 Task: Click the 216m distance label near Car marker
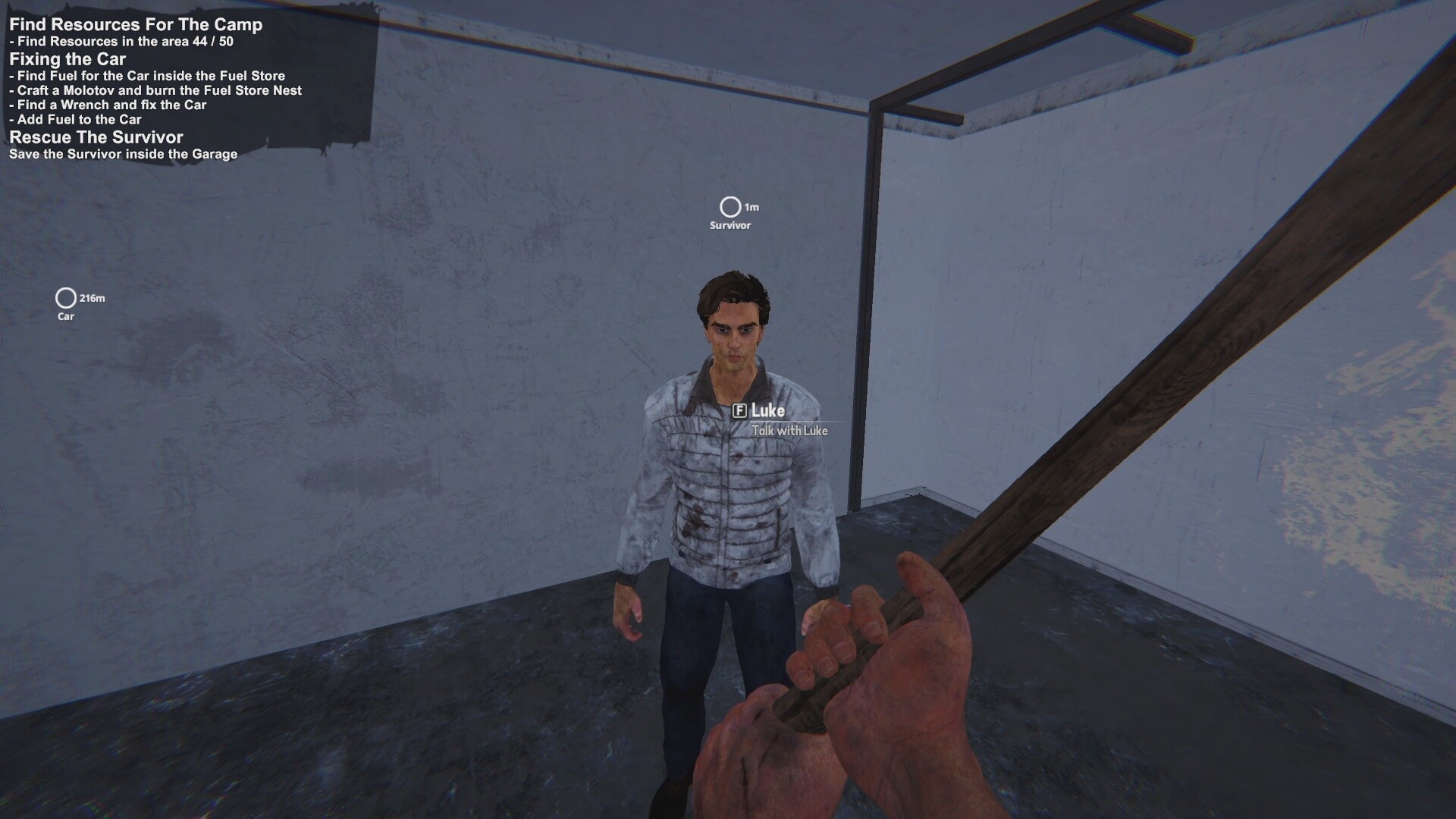(x=91, y=299)
